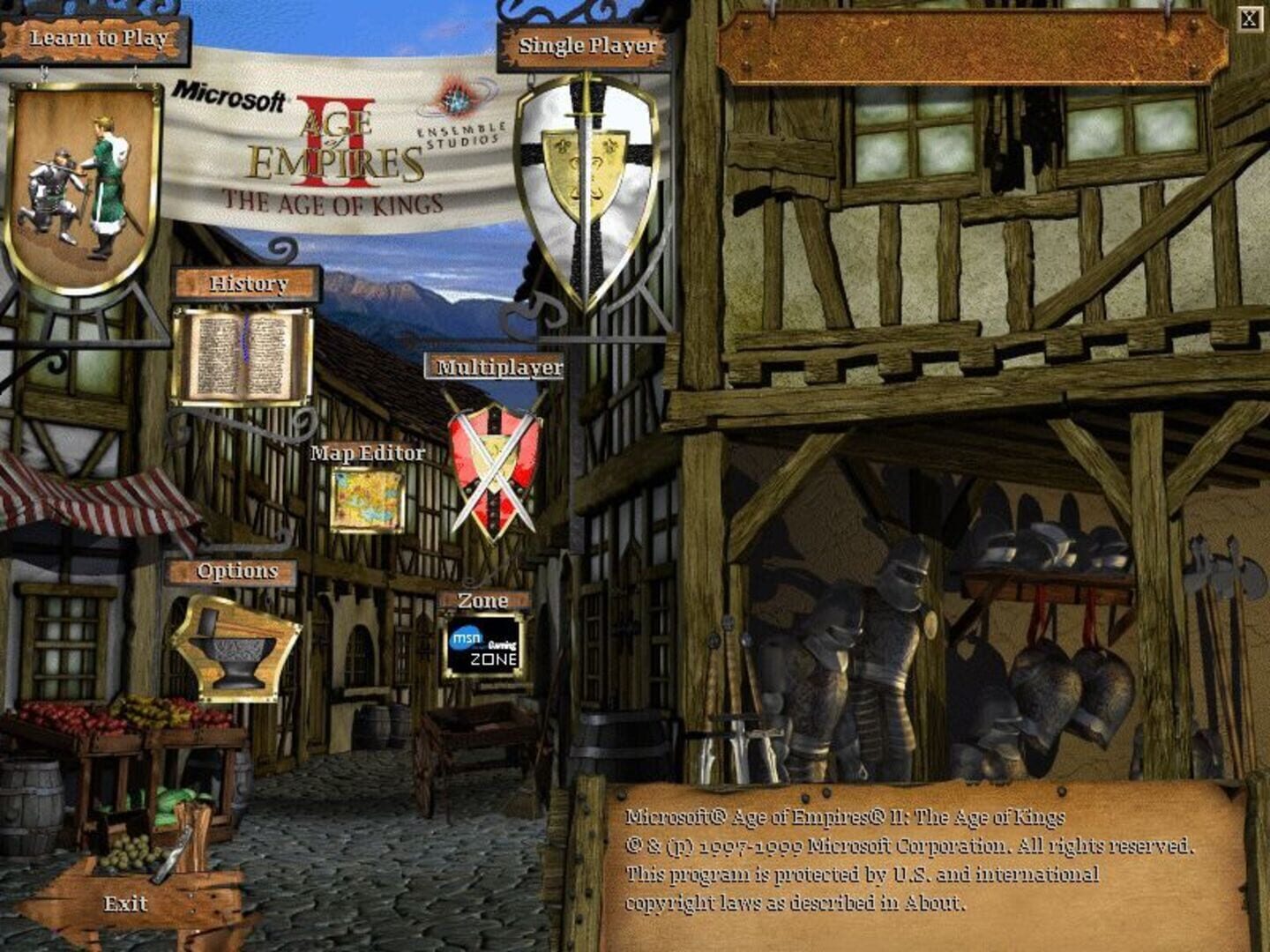Open the History menu entry

(248, 284)
